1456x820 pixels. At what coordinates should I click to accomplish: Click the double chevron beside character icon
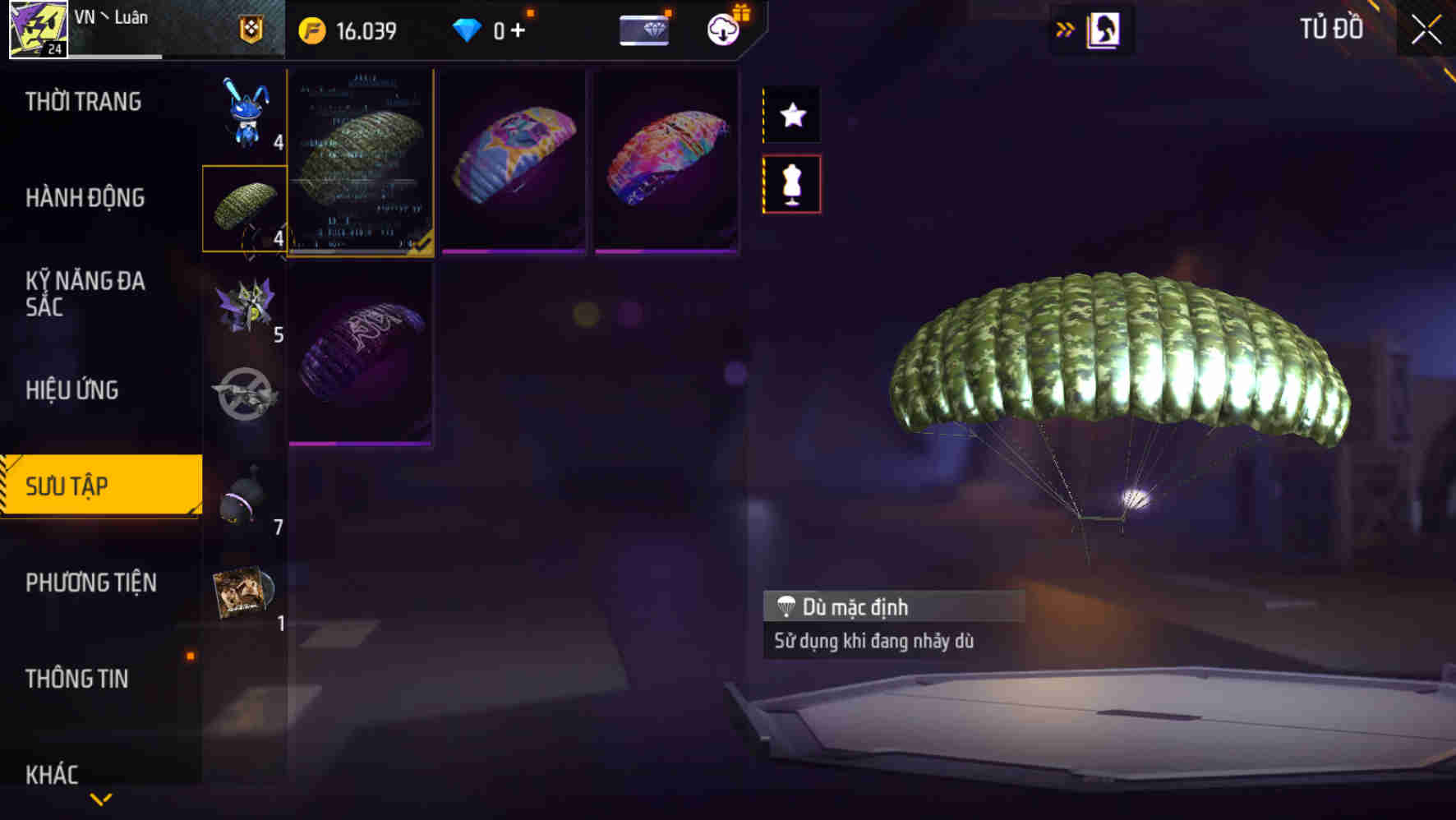[x=1065, y=27]
